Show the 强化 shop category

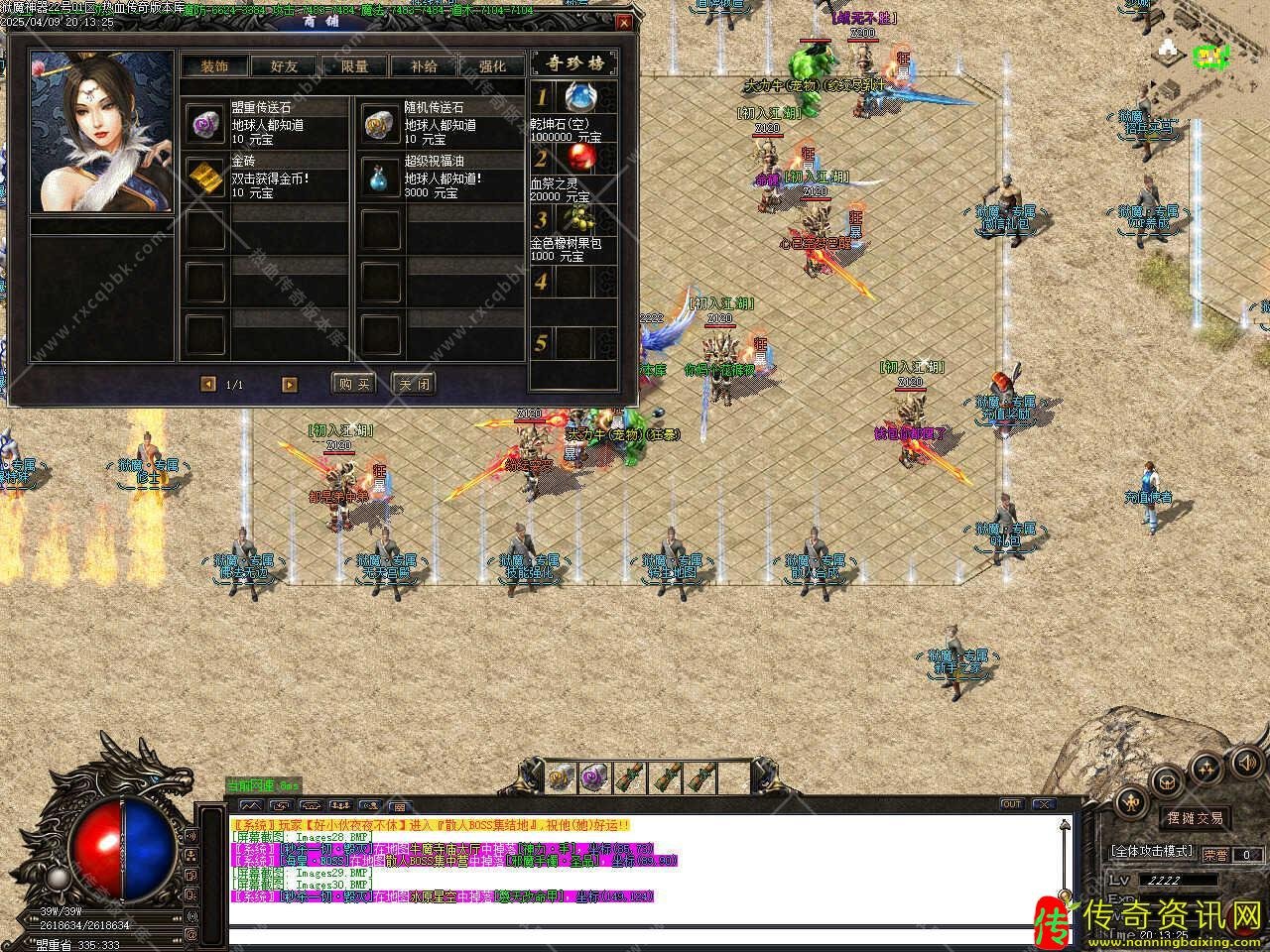pos(492,66)
